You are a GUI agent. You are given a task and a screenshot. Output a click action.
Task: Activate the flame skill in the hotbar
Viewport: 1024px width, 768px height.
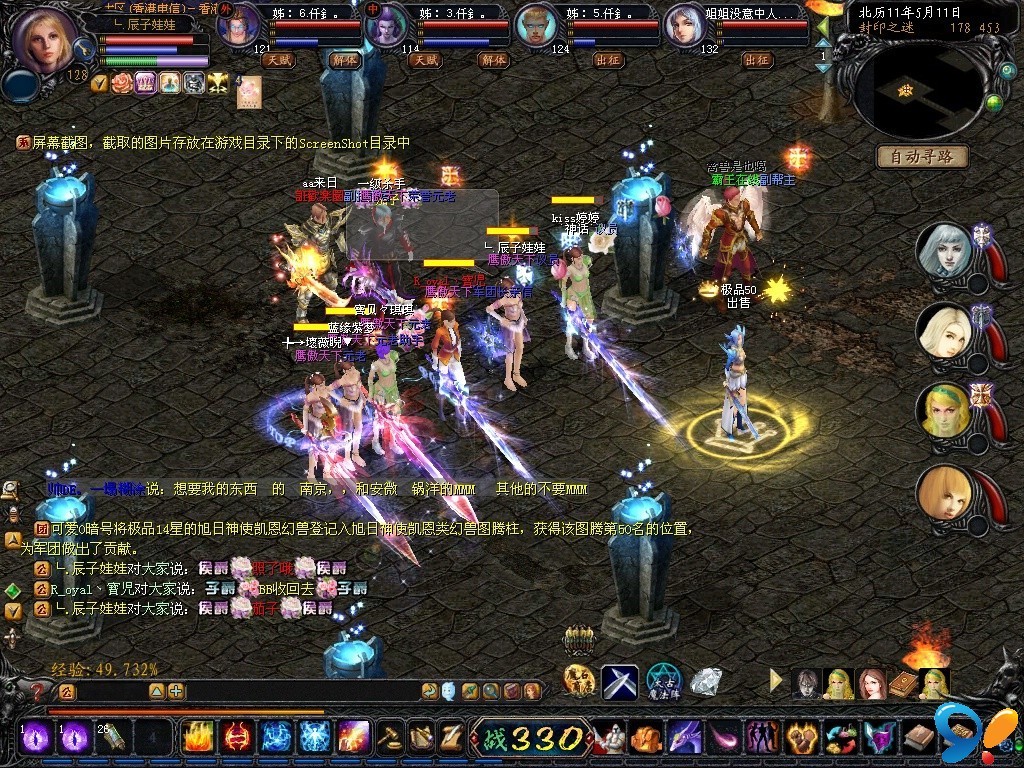199,739
